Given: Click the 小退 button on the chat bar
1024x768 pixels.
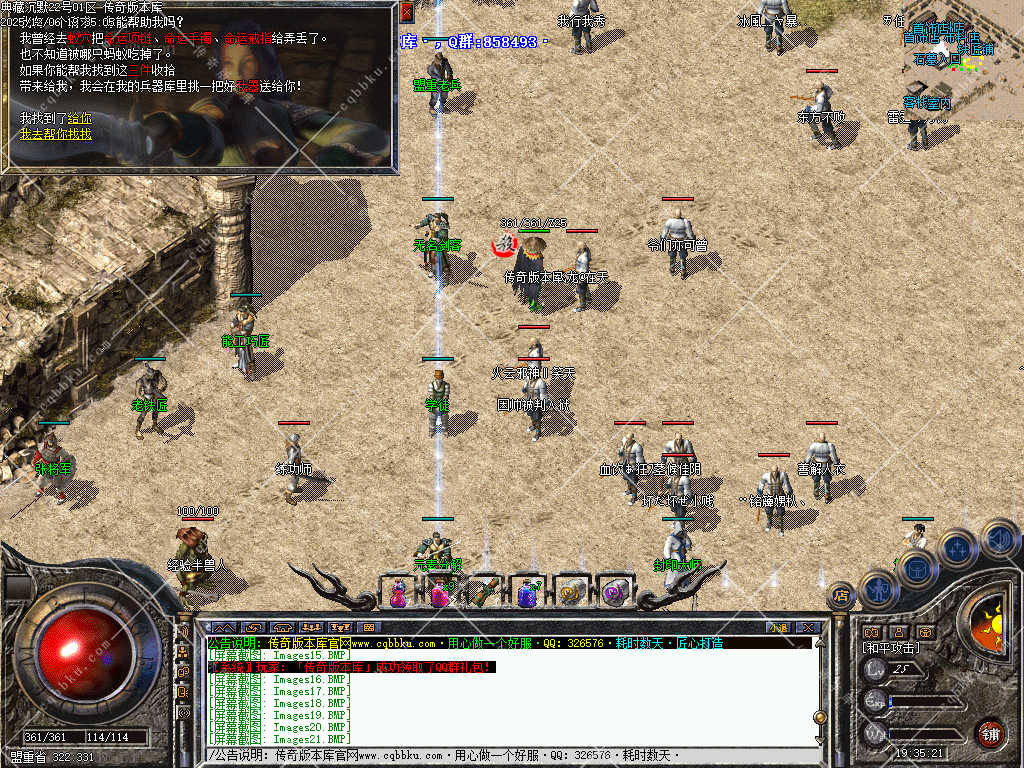Looking at the screenshot, I should click(778, 628).
